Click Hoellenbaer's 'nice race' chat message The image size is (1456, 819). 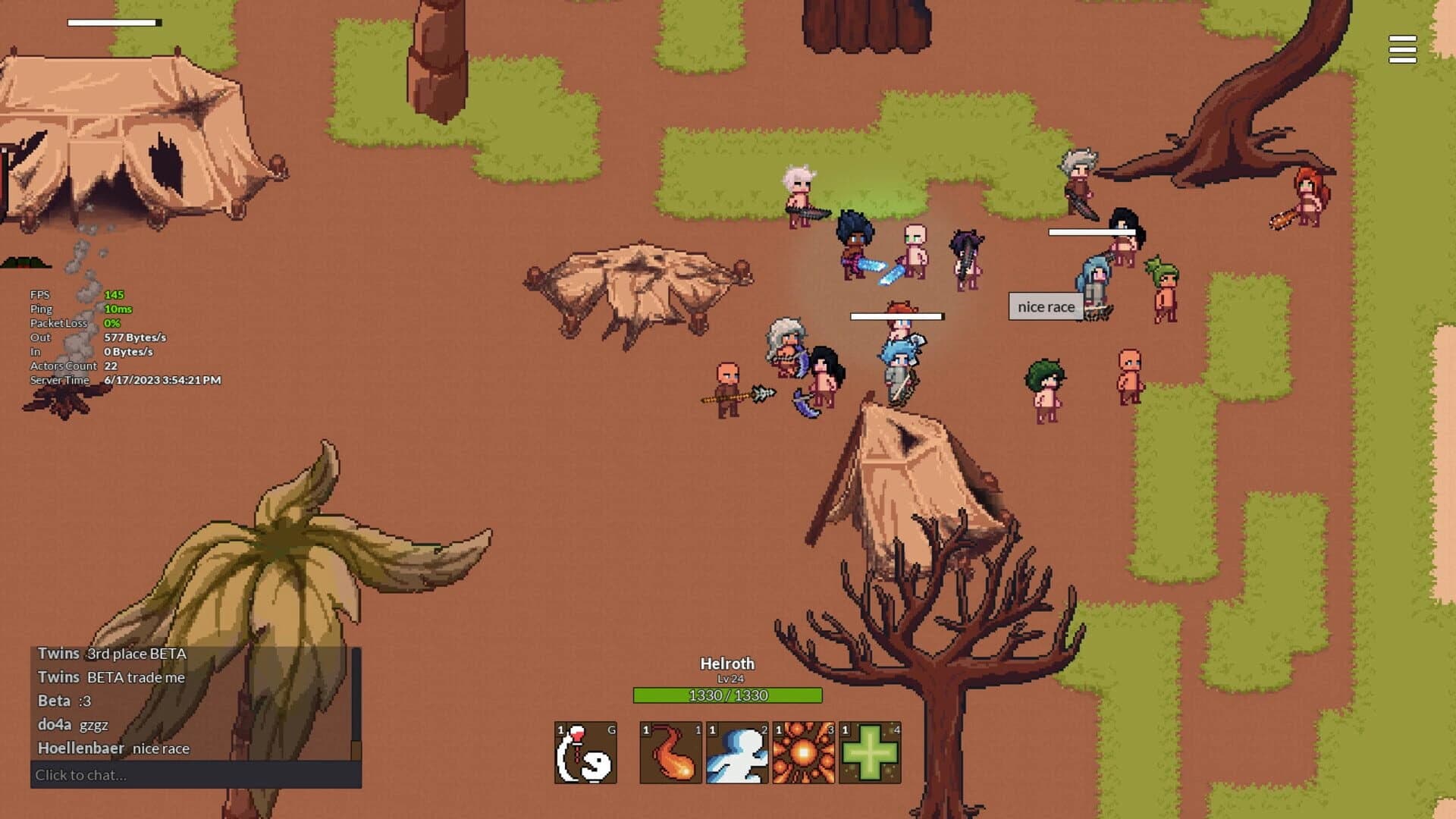114,748
